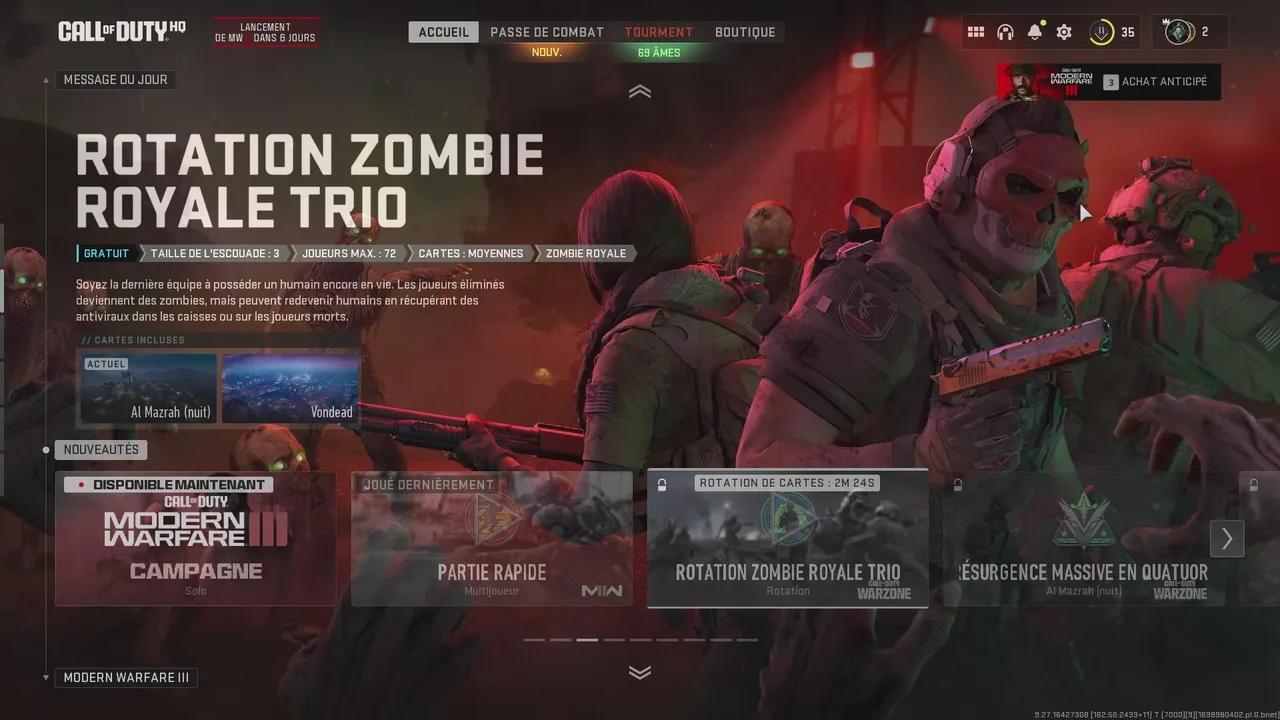The width and height of the screenshot is (1280, 720).
Task: Go to the Boutique tab
Action: pyautogui.click(x=745, y=31)
